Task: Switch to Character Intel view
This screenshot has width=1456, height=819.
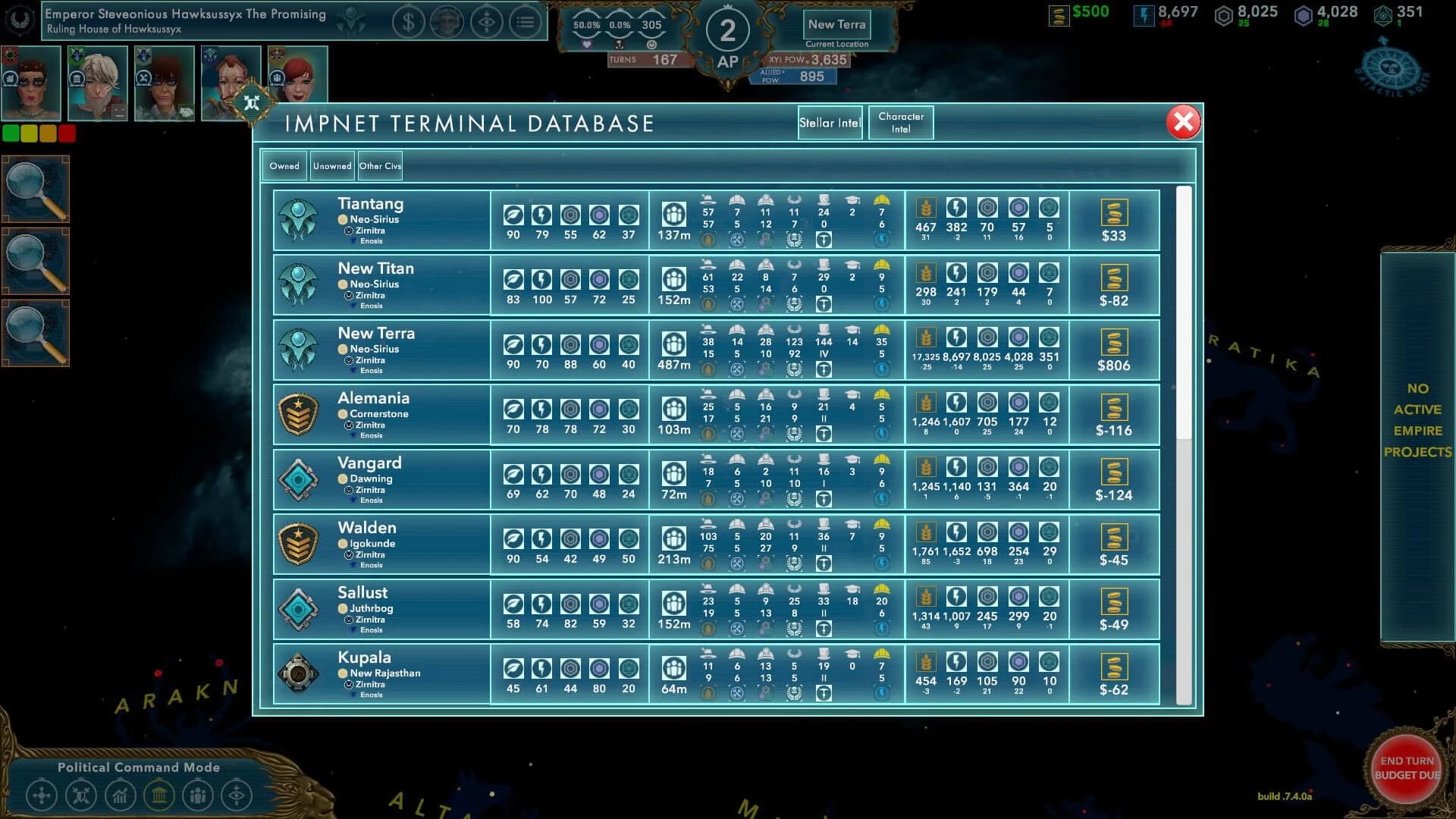Action: [901, 122]
